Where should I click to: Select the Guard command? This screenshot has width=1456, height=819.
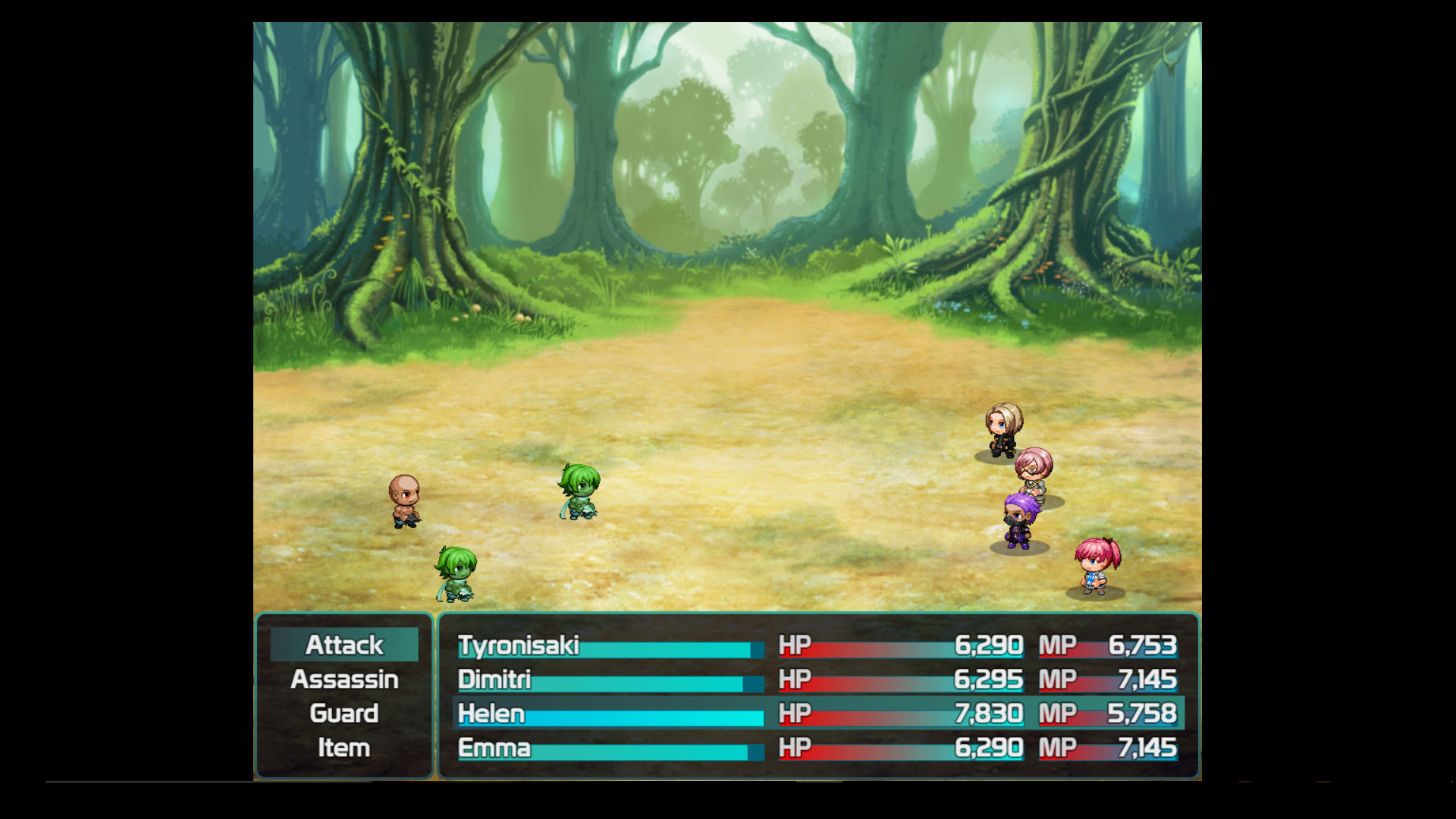coord(343,714)
